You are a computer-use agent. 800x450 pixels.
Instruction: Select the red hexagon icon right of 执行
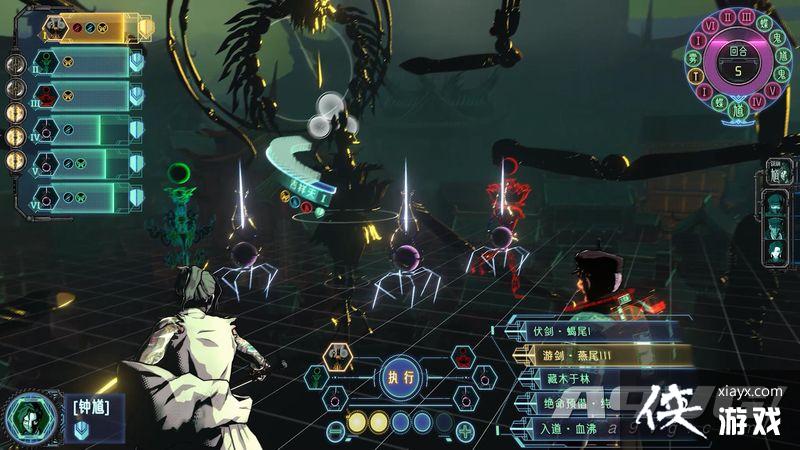click(463, 356)
